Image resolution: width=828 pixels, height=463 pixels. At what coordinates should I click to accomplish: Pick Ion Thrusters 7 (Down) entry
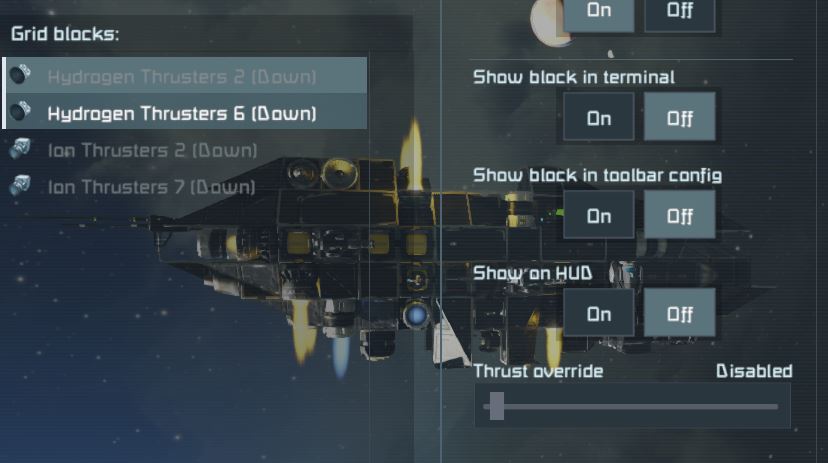pos(152,187)
